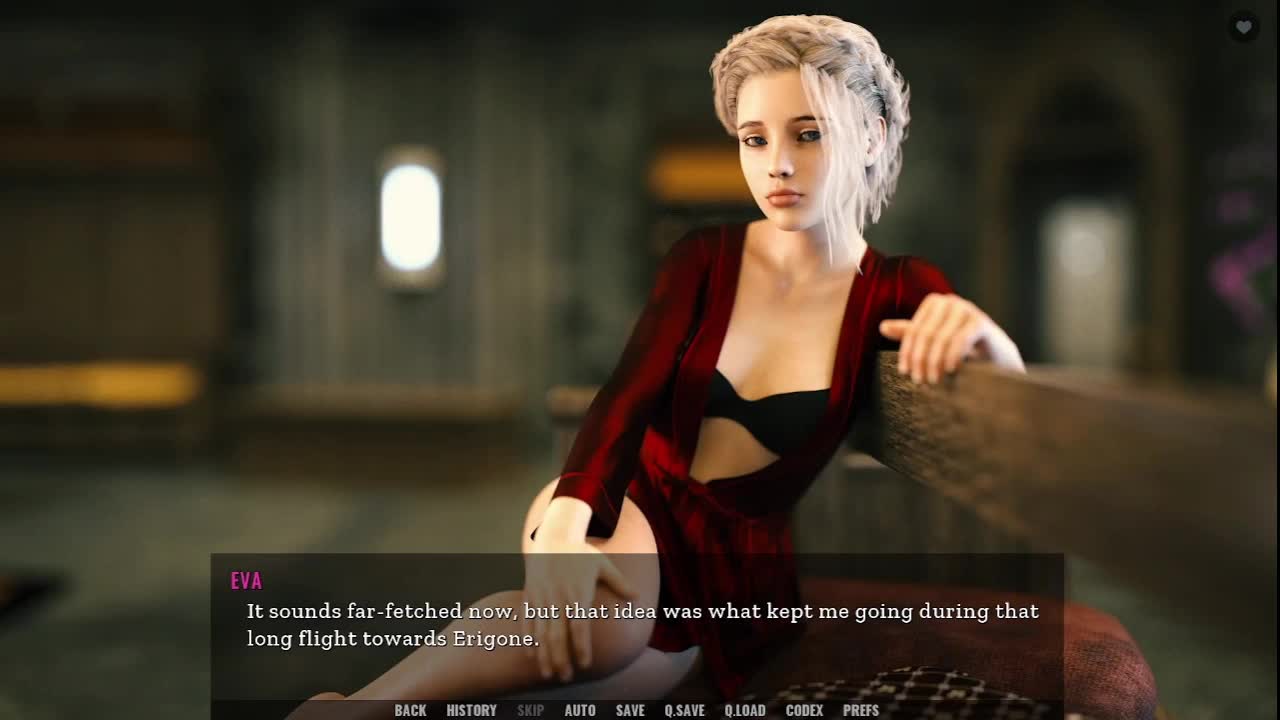Open the CODEX
The height and width of the screenshot is (720, 1280).
click(x=804, y=710)
